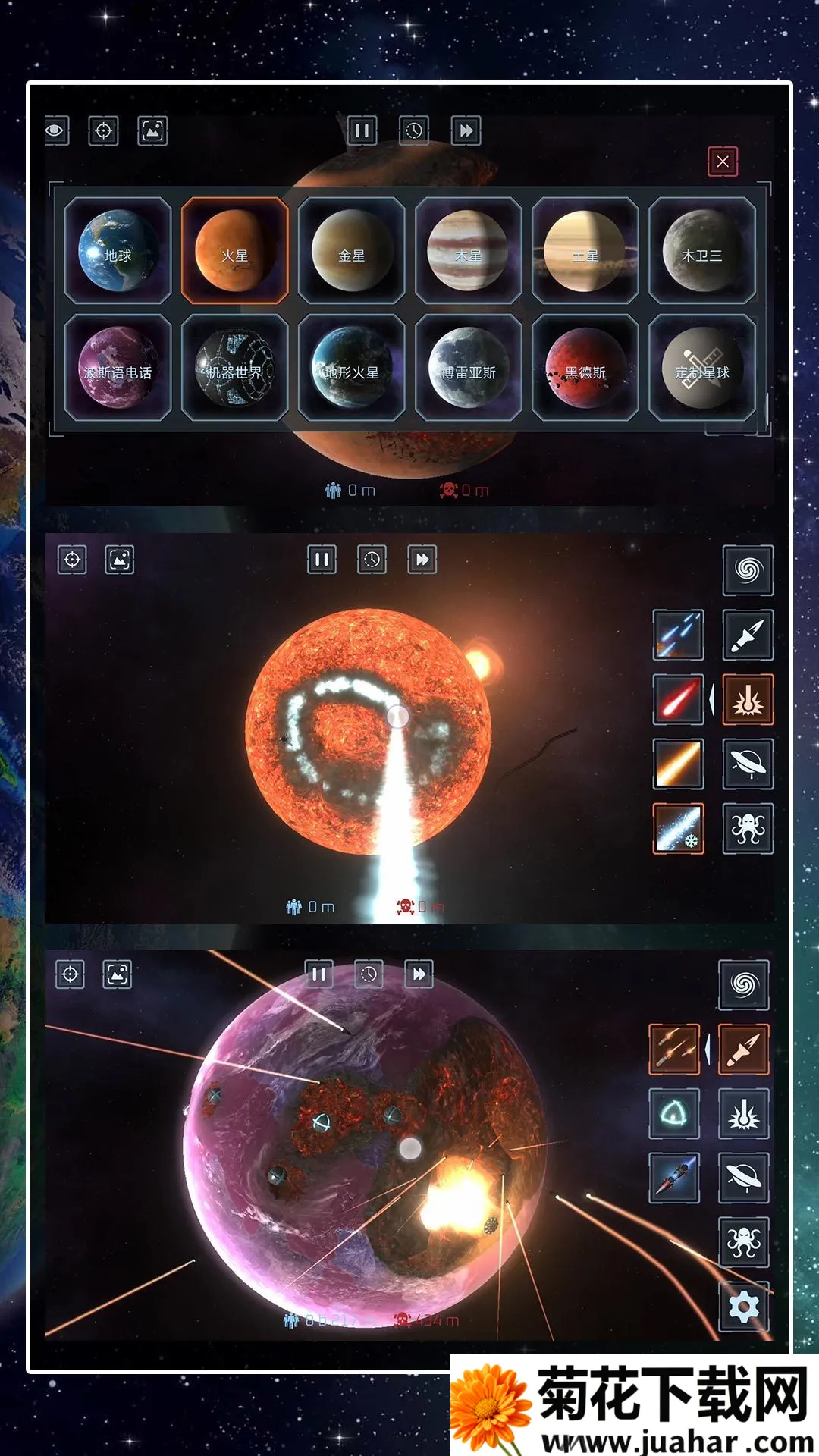Pick the 机器世界 machine world tile
The width and height of the screenshot is (819, 1456).
[234, 368]
